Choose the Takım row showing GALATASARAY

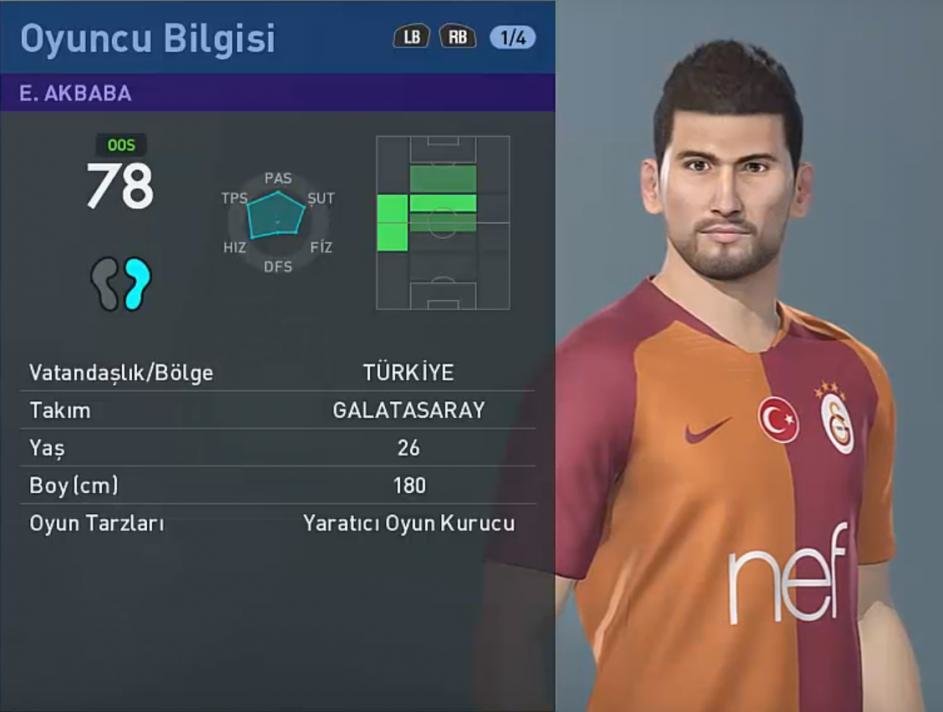click(x=277, y=410)
